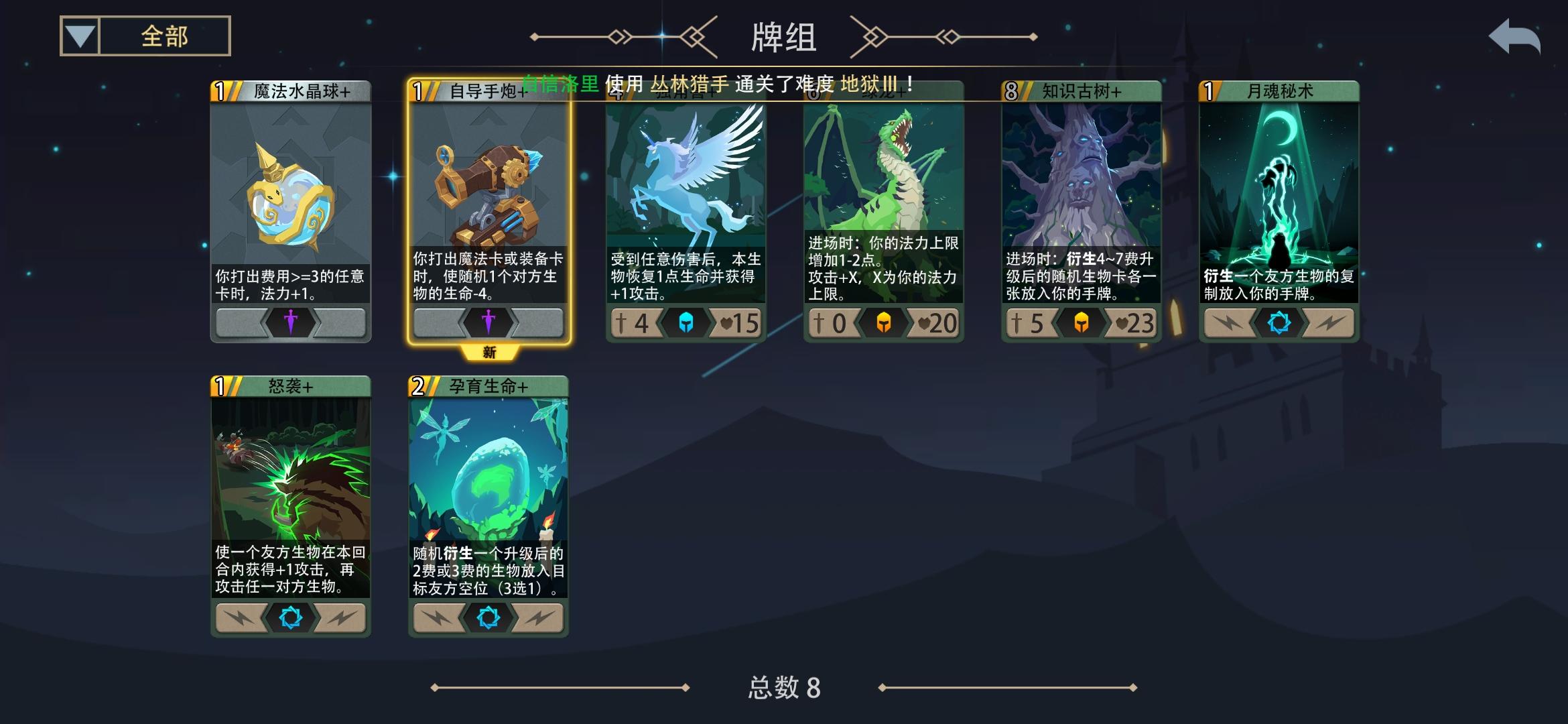Click the purple dagger icon on 自导手炮+

(x=488, y=321)
